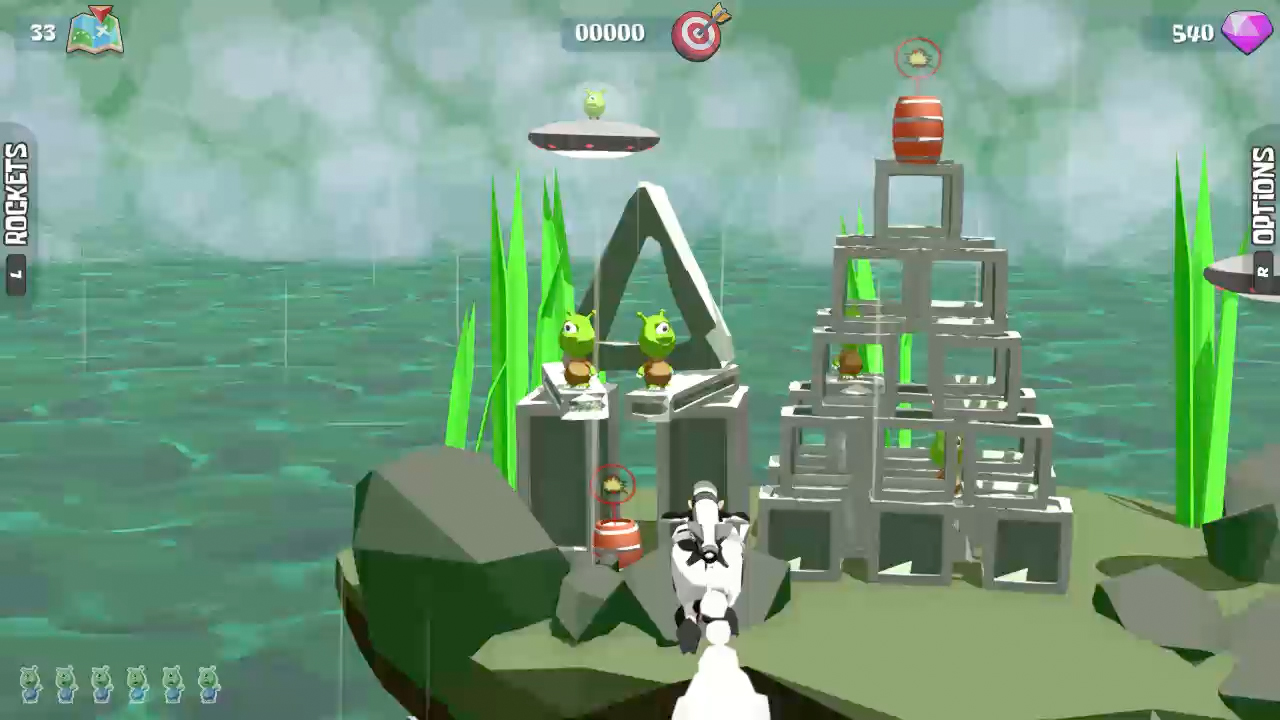Image resolution: width=1280 pixels, height=720 pixels.
Task: Click the bullseye target score icon
Action: [698, 33]
